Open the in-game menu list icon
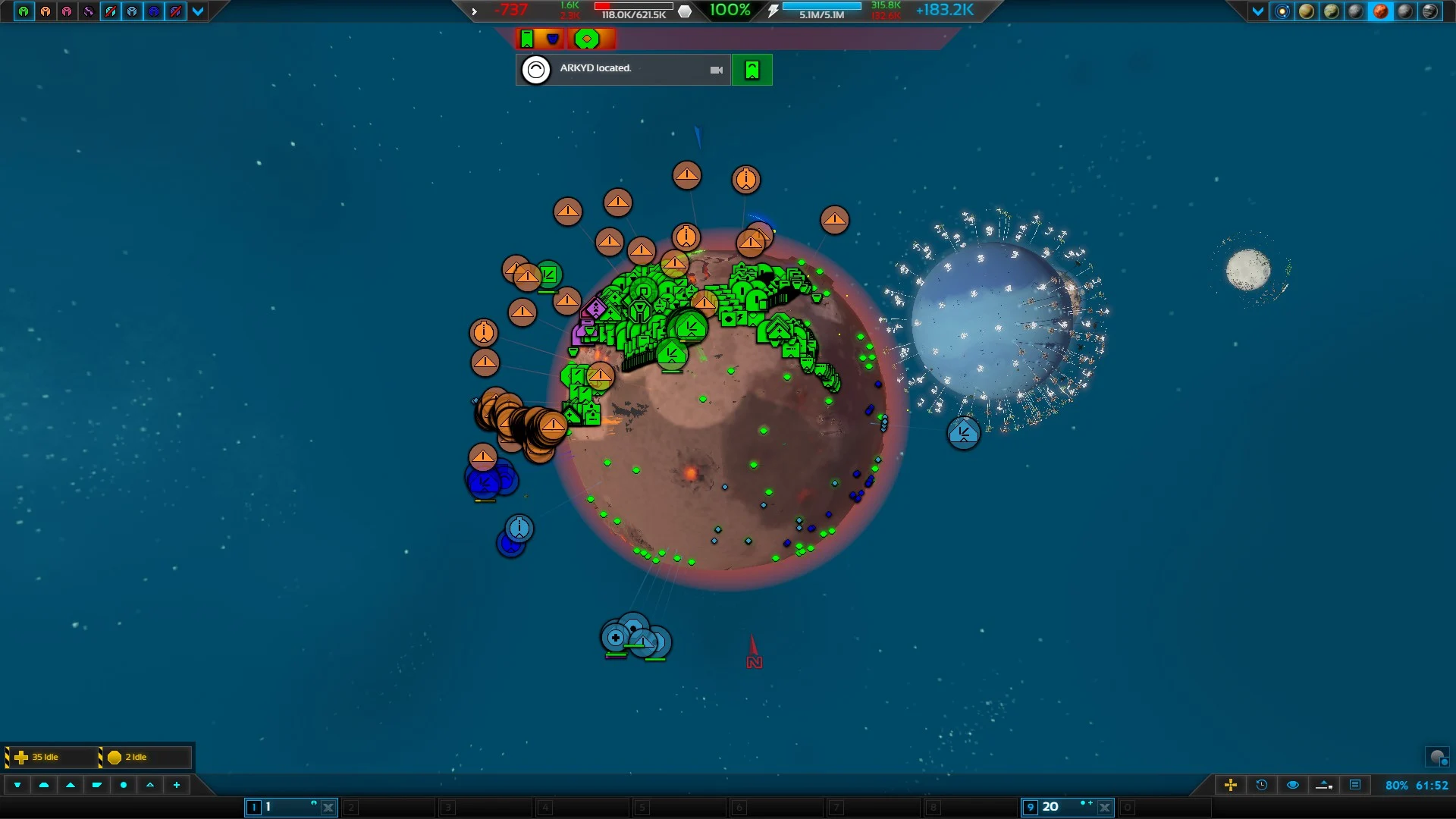The width and height of the screenshot is (1456, 819). click(x=1357, y=786)
